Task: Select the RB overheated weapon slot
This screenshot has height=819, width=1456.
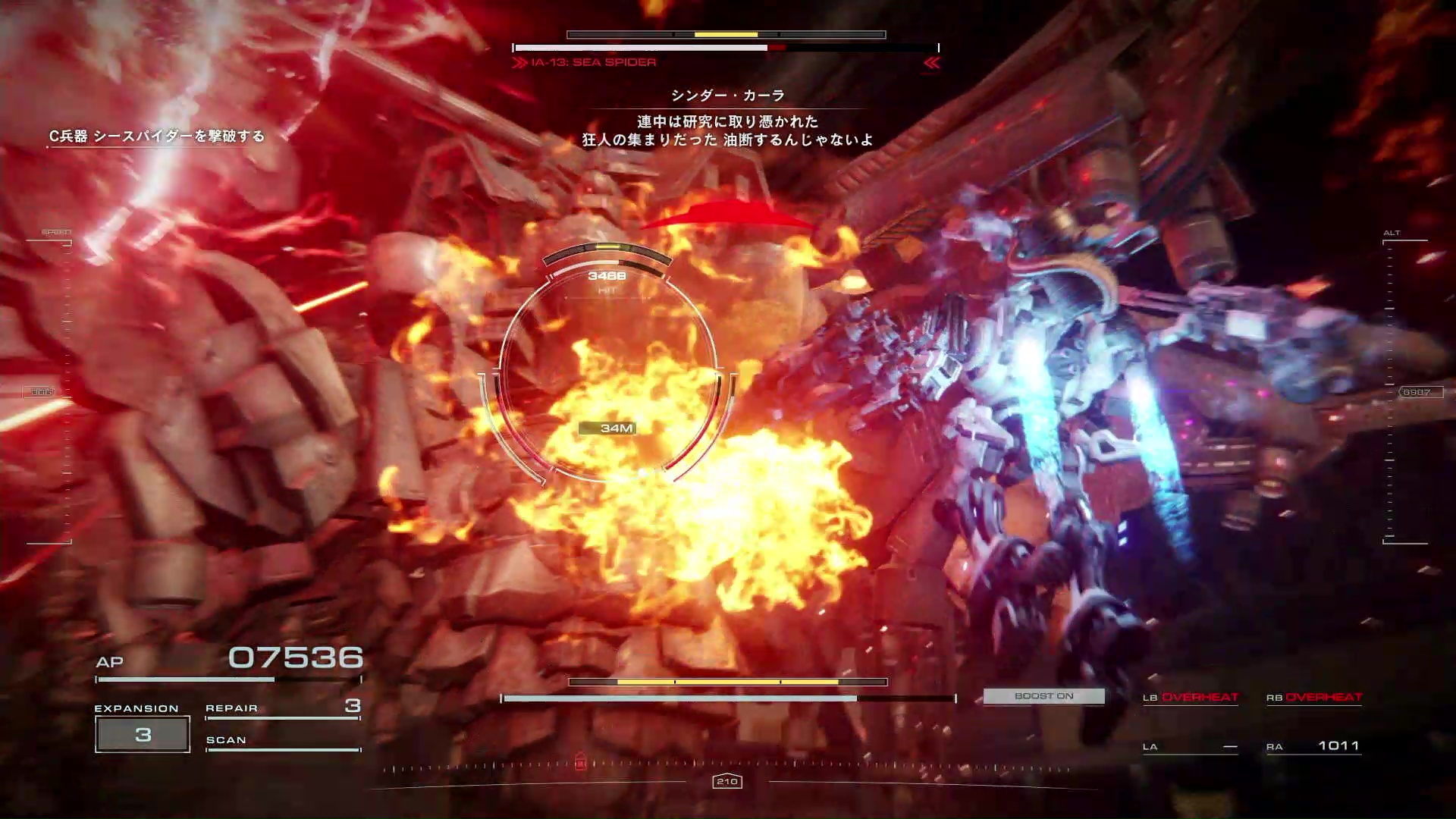Action: click(x=1313, y=698)
